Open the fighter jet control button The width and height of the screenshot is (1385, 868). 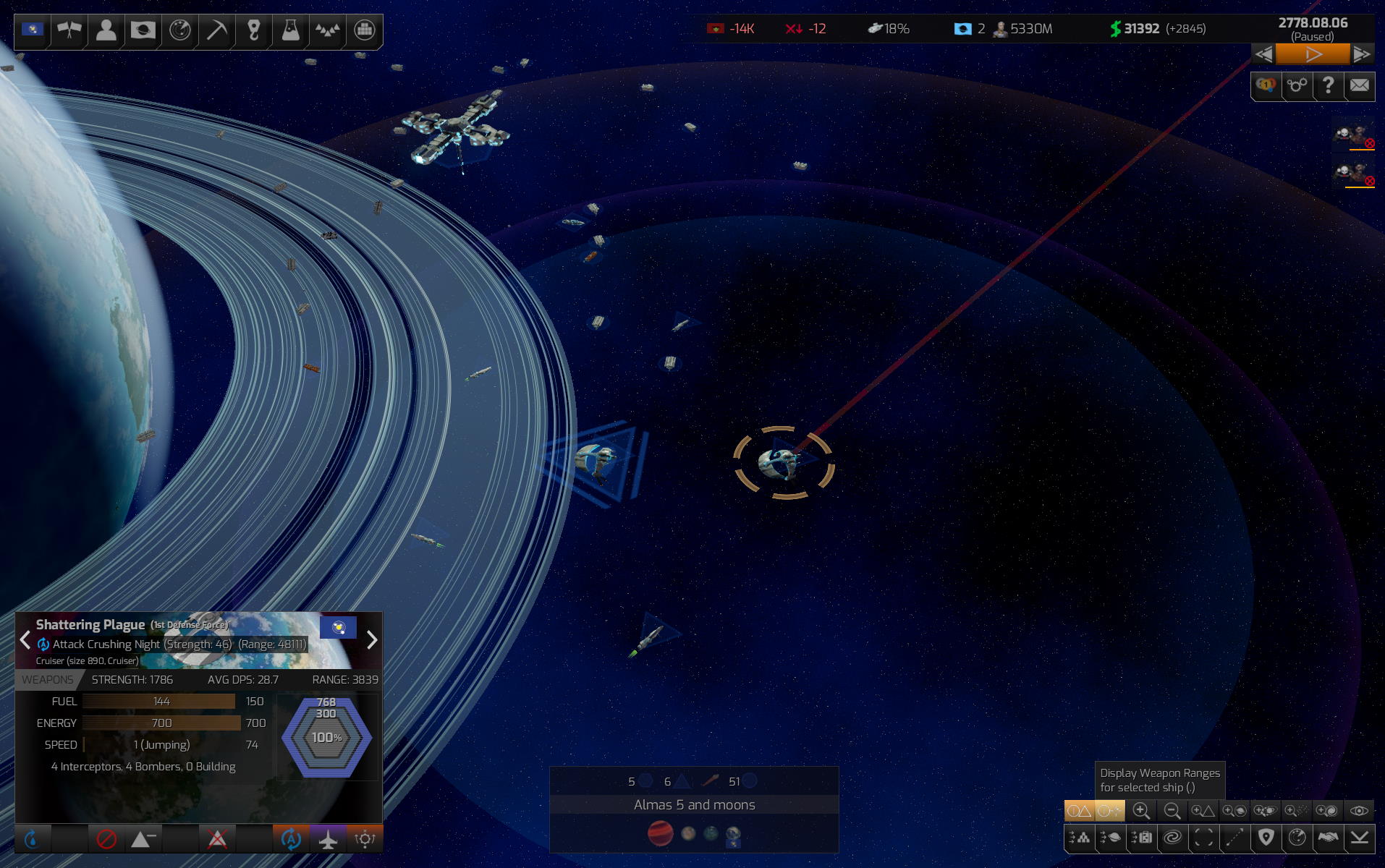(328, 839)
